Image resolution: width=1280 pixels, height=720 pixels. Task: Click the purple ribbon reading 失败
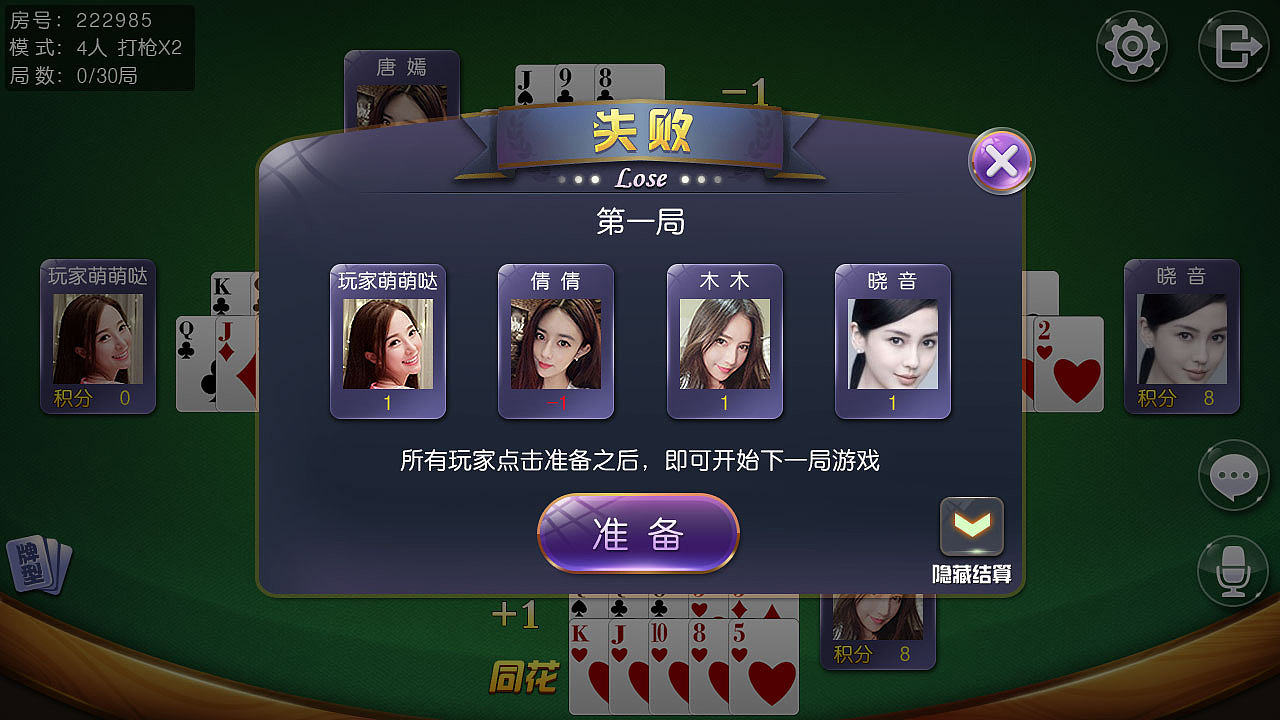pos(639,135)
